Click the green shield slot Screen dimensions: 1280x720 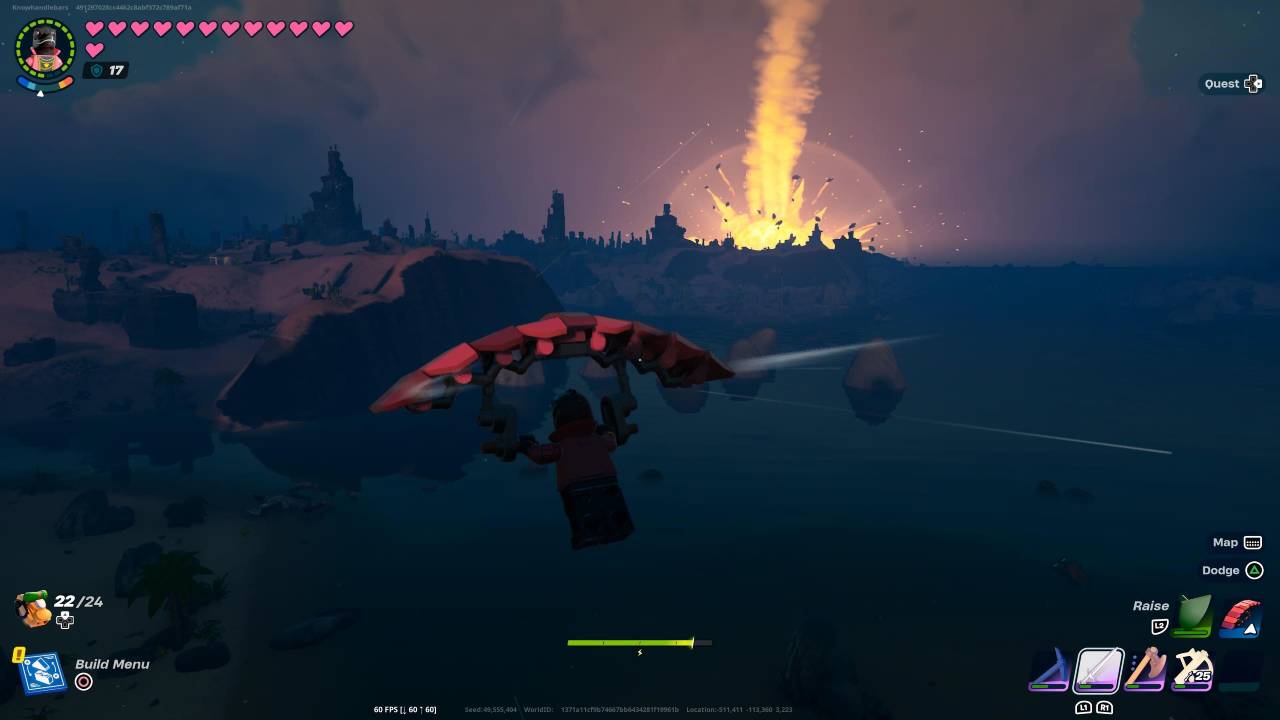(1192, 616)
